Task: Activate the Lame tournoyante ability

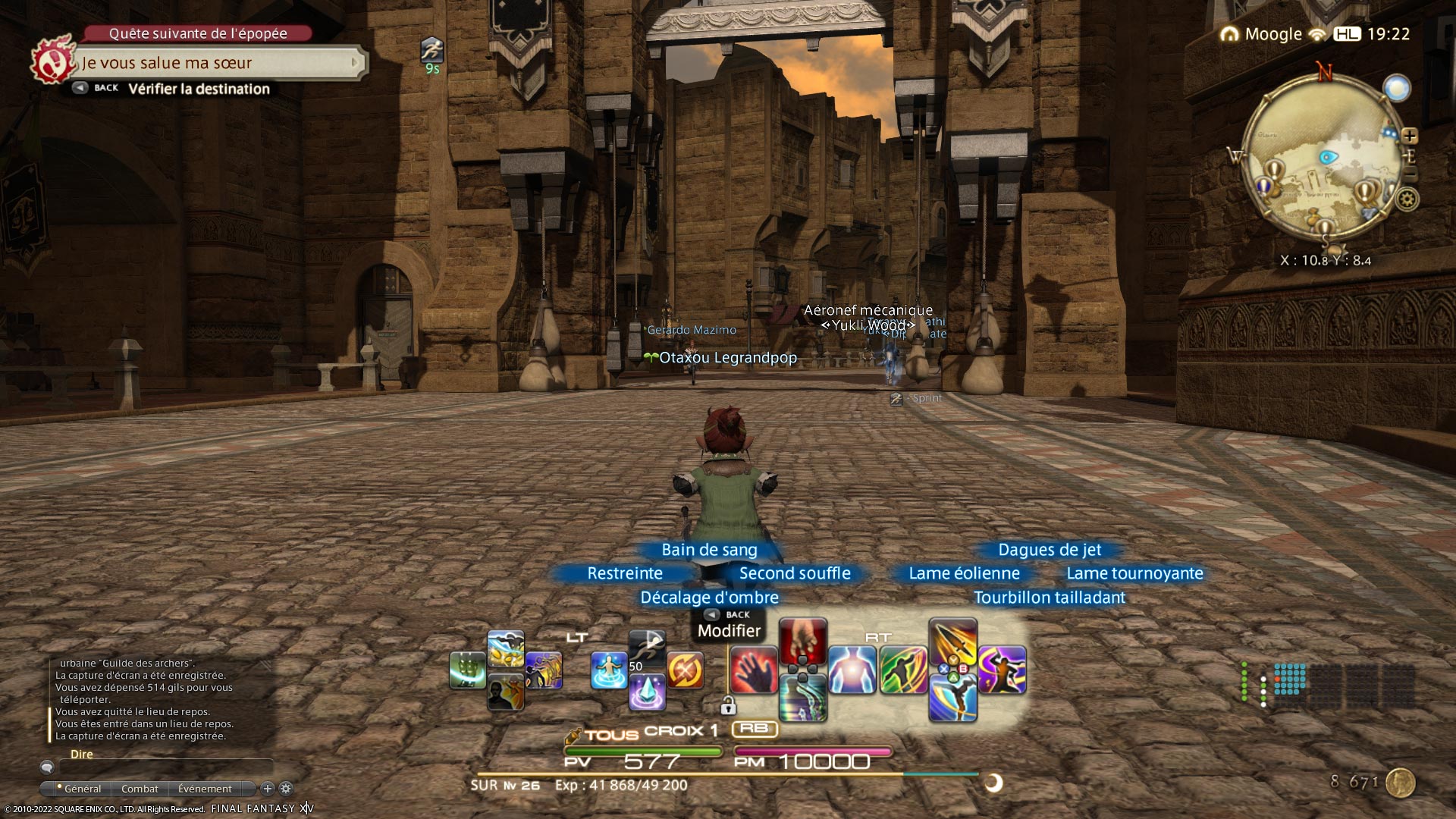Action: click(x=1002, y=670)
